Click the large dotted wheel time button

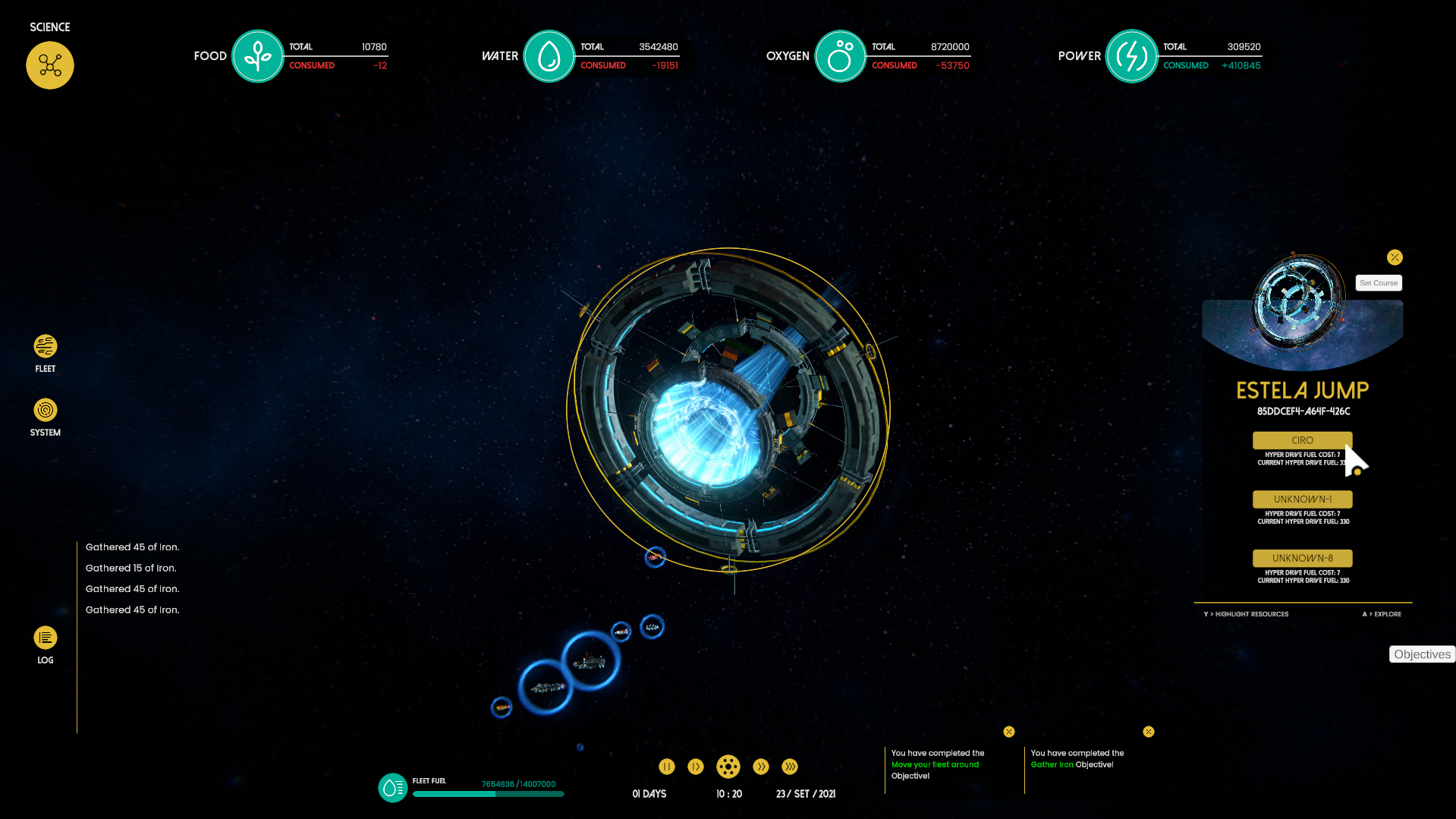[728, 767]
